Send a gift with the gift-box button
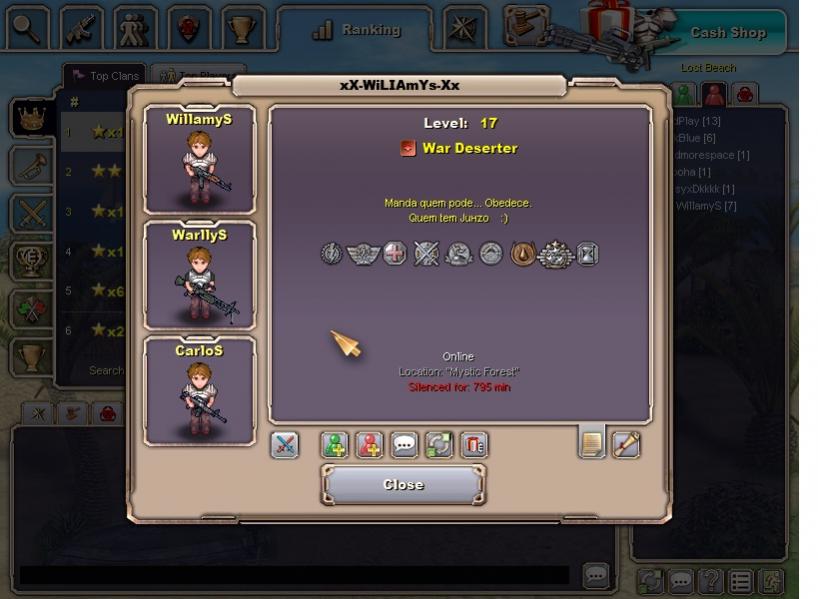The width and height of the screenshot is (818, 599). 473,445
